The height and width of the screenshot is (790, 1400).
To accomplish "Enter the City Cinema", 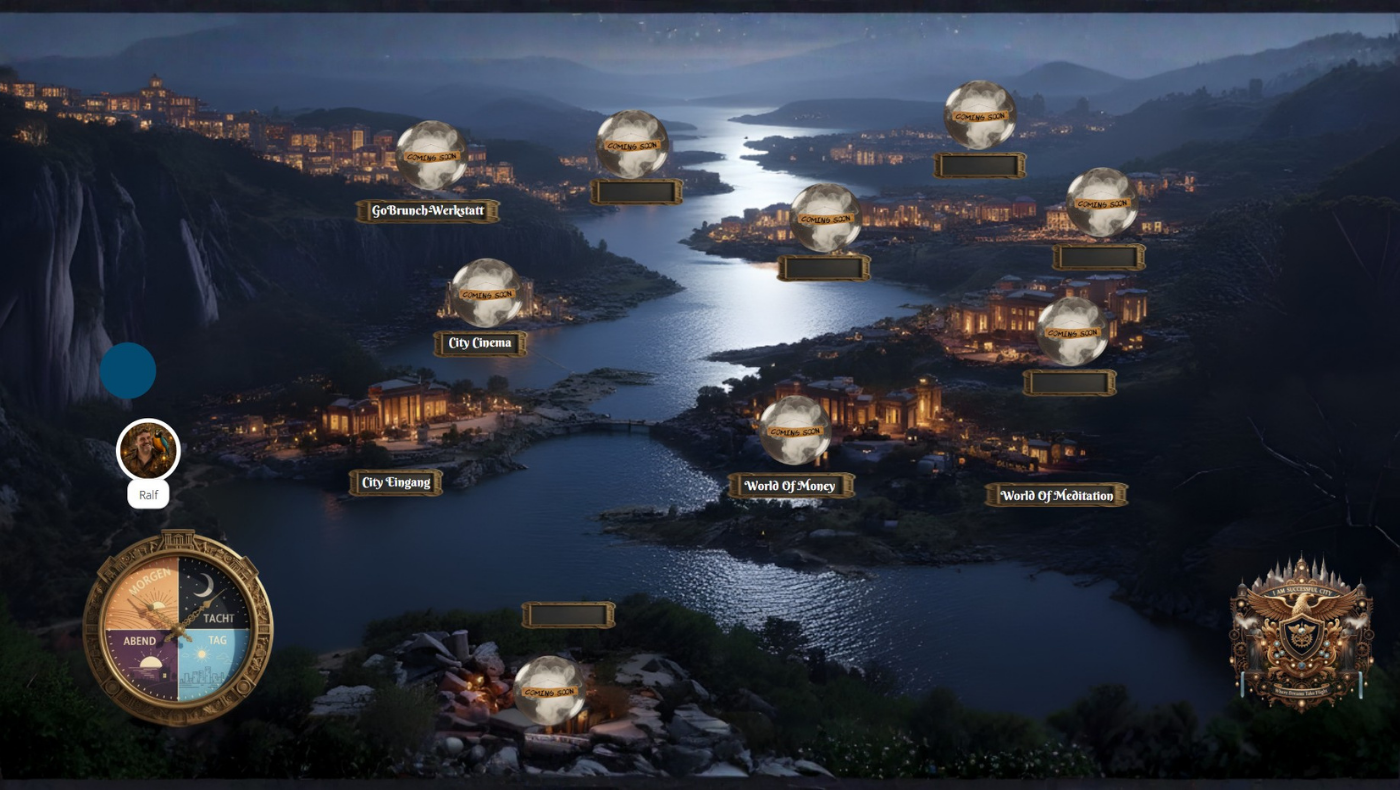I will (480, 343).
